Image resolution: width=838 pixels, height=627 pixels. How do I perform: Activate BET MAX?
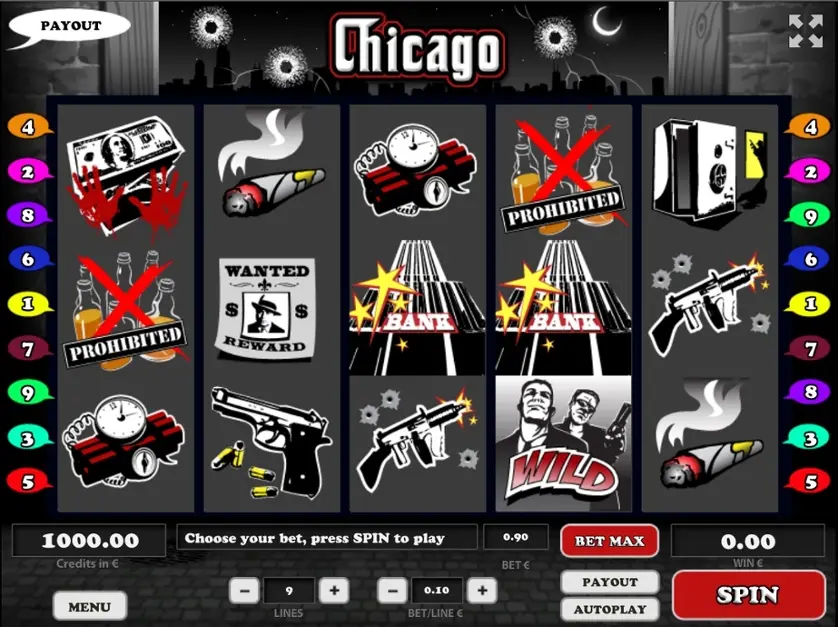pyautogui.click(x=609, y=541)
